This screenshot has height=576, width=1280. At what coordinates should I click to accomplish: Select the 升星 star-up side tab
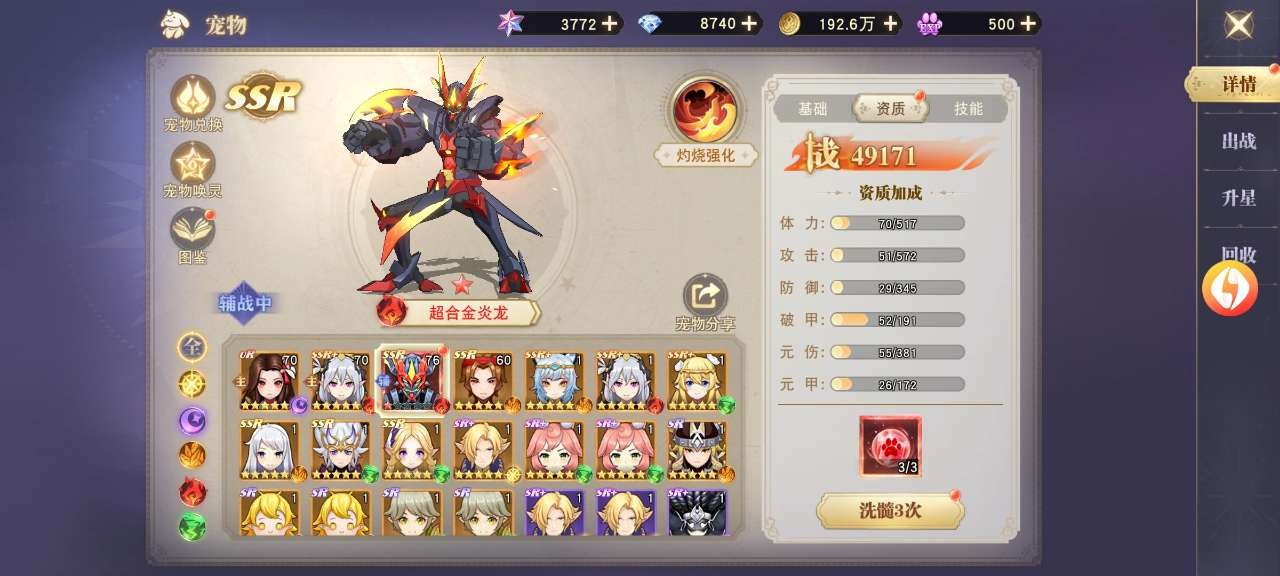(x=1238, y=198)
